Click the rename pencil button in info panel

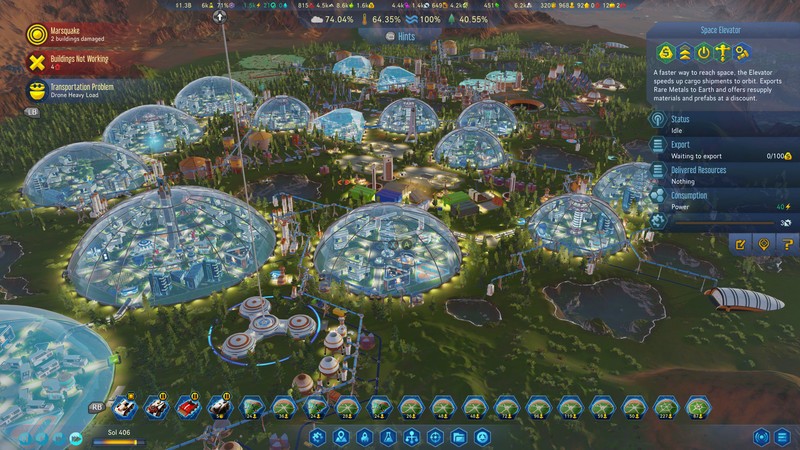pos(741,243)
